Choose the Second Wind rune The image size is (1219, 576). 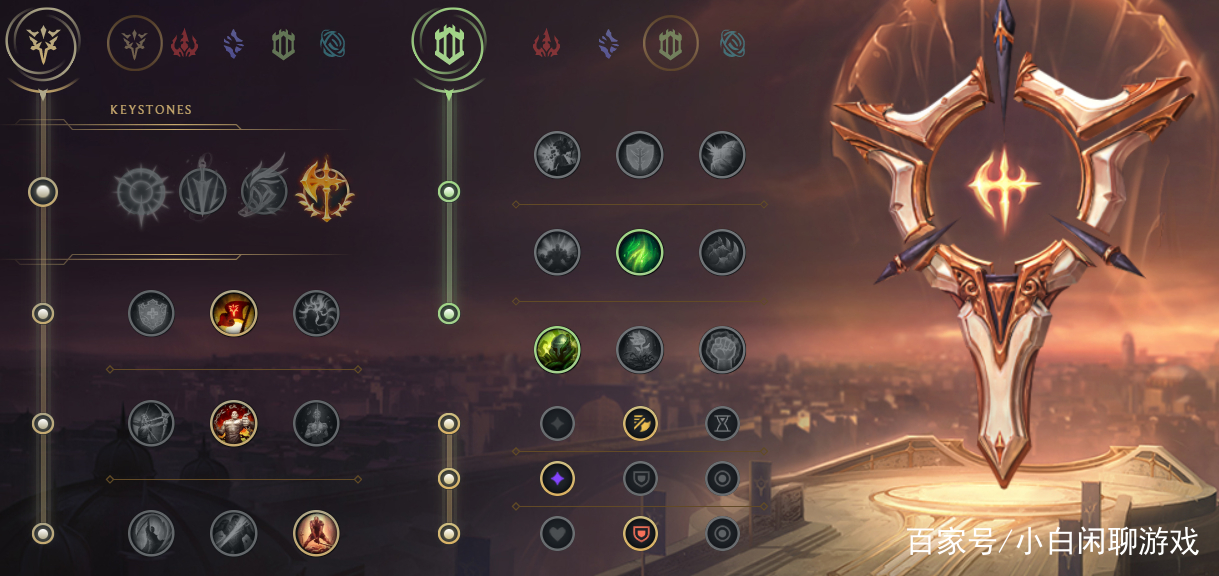click(640, 251)
